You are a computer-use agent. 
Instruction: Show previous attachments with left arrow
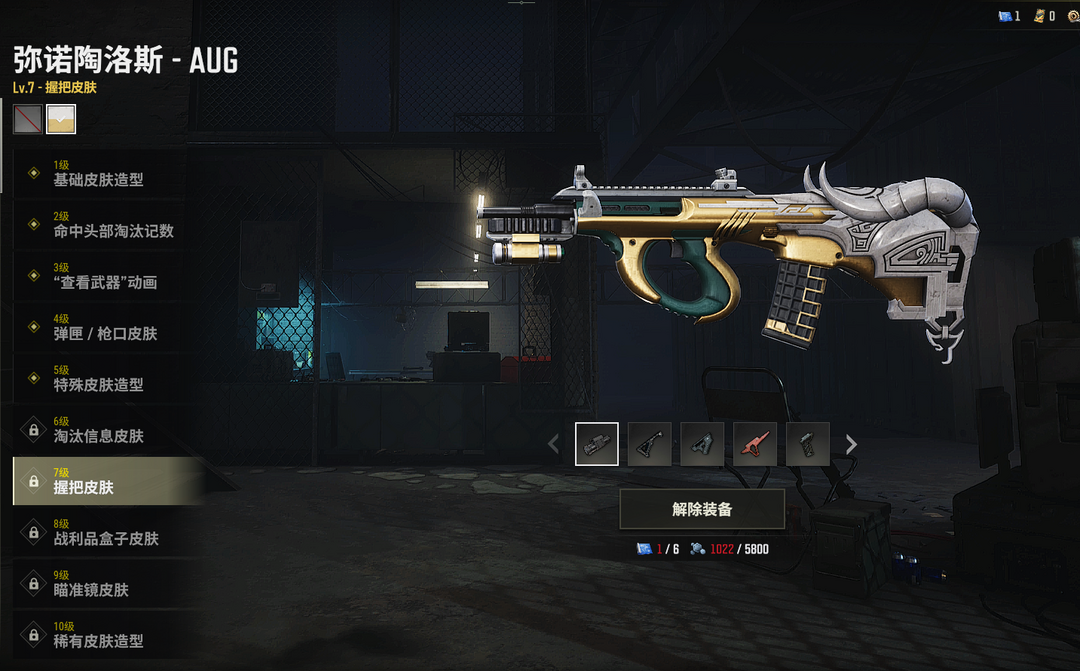click(x=554, y=444)
